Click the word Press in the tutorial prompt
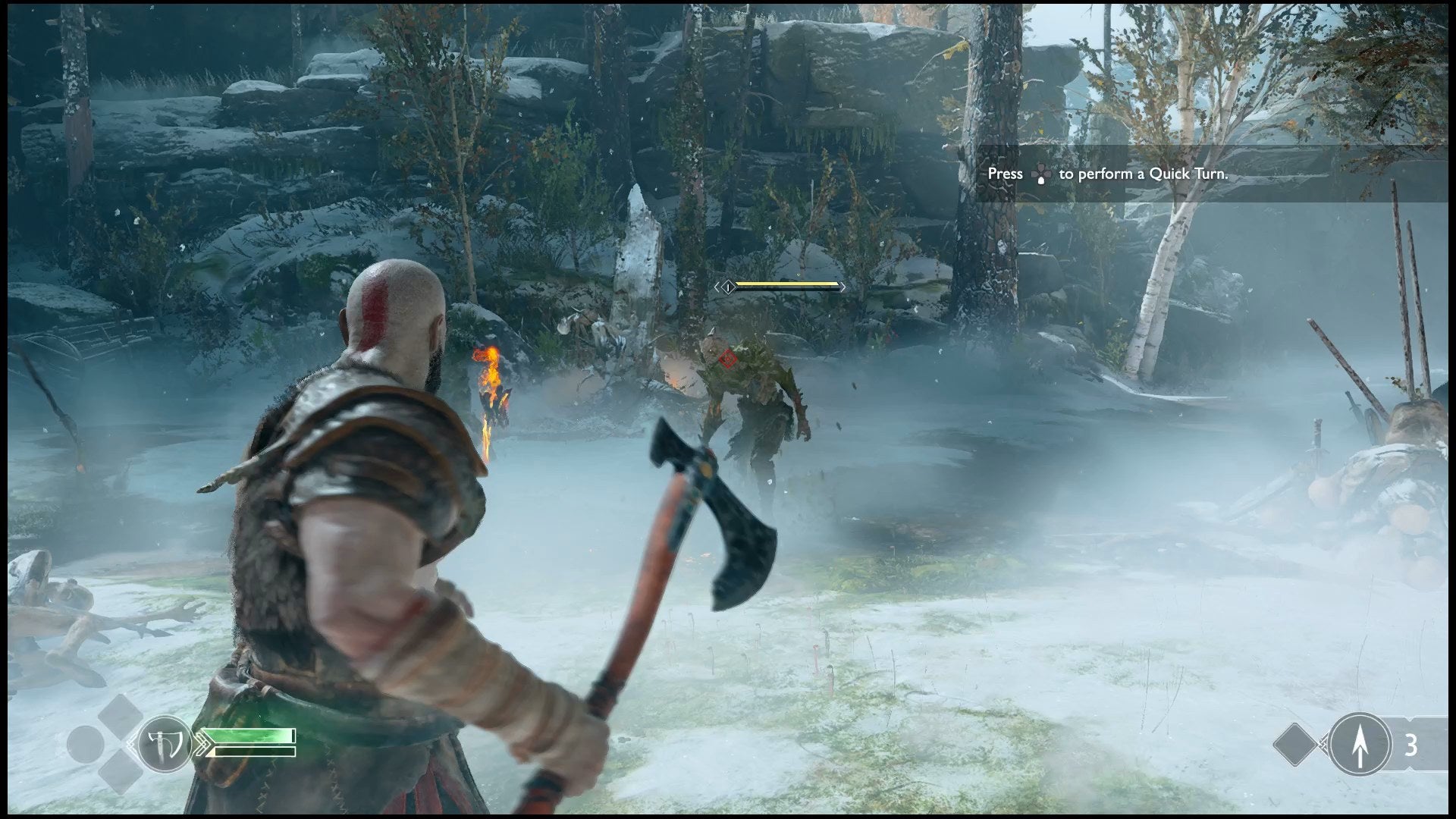Viewport: 1456px width, 819px height. [1006, 173]
